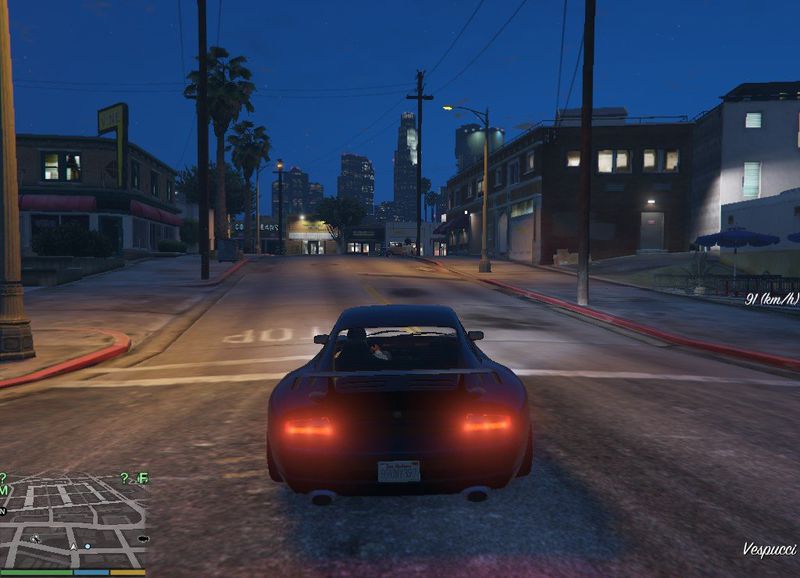The width and height of the screenshot is (800, 578).
Task: Select the question mark blip beside F
Action: (125, 478)
